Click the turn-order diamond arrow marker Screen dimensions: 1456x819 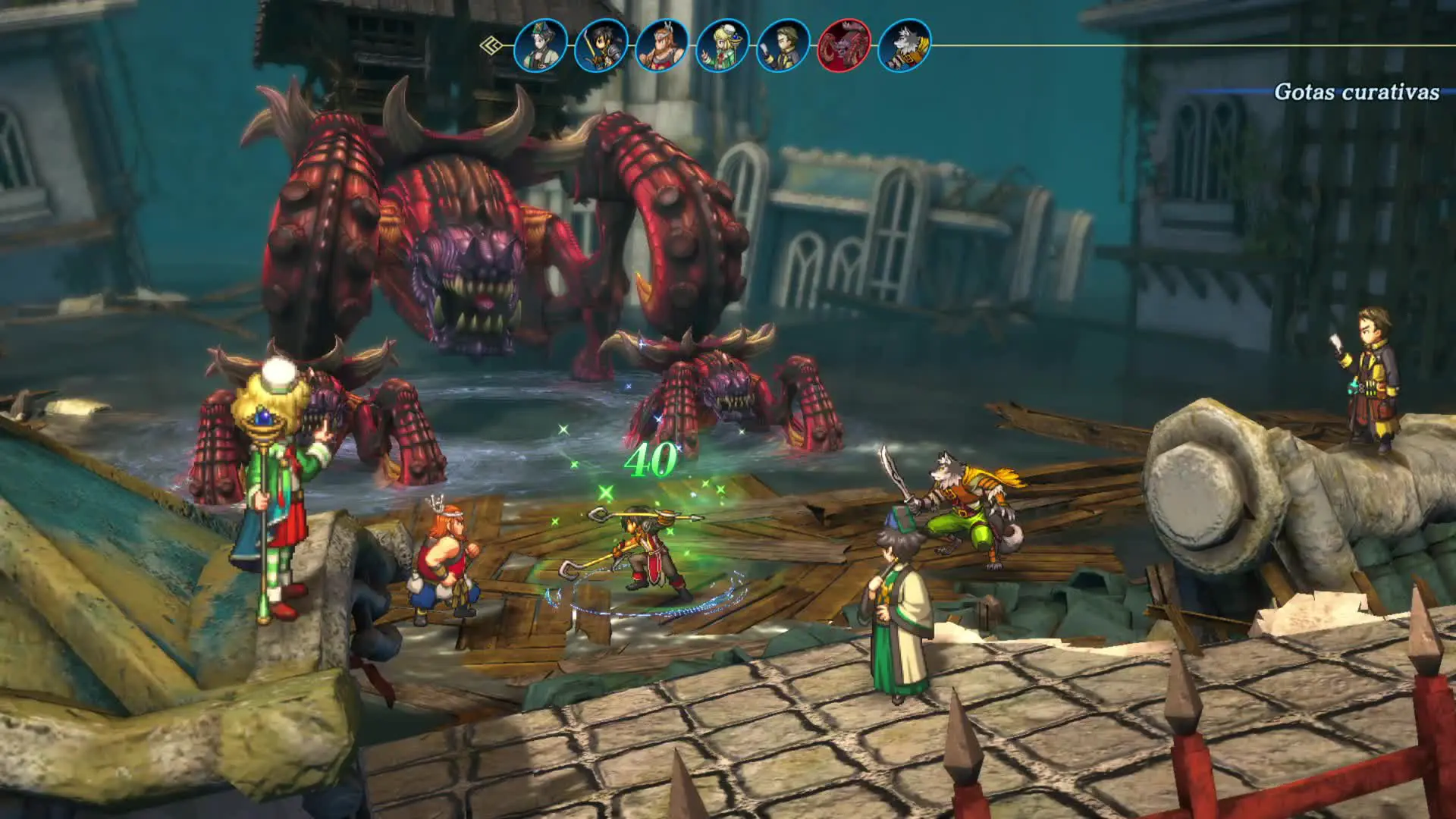pyautogui.click(x=491, y=45)
